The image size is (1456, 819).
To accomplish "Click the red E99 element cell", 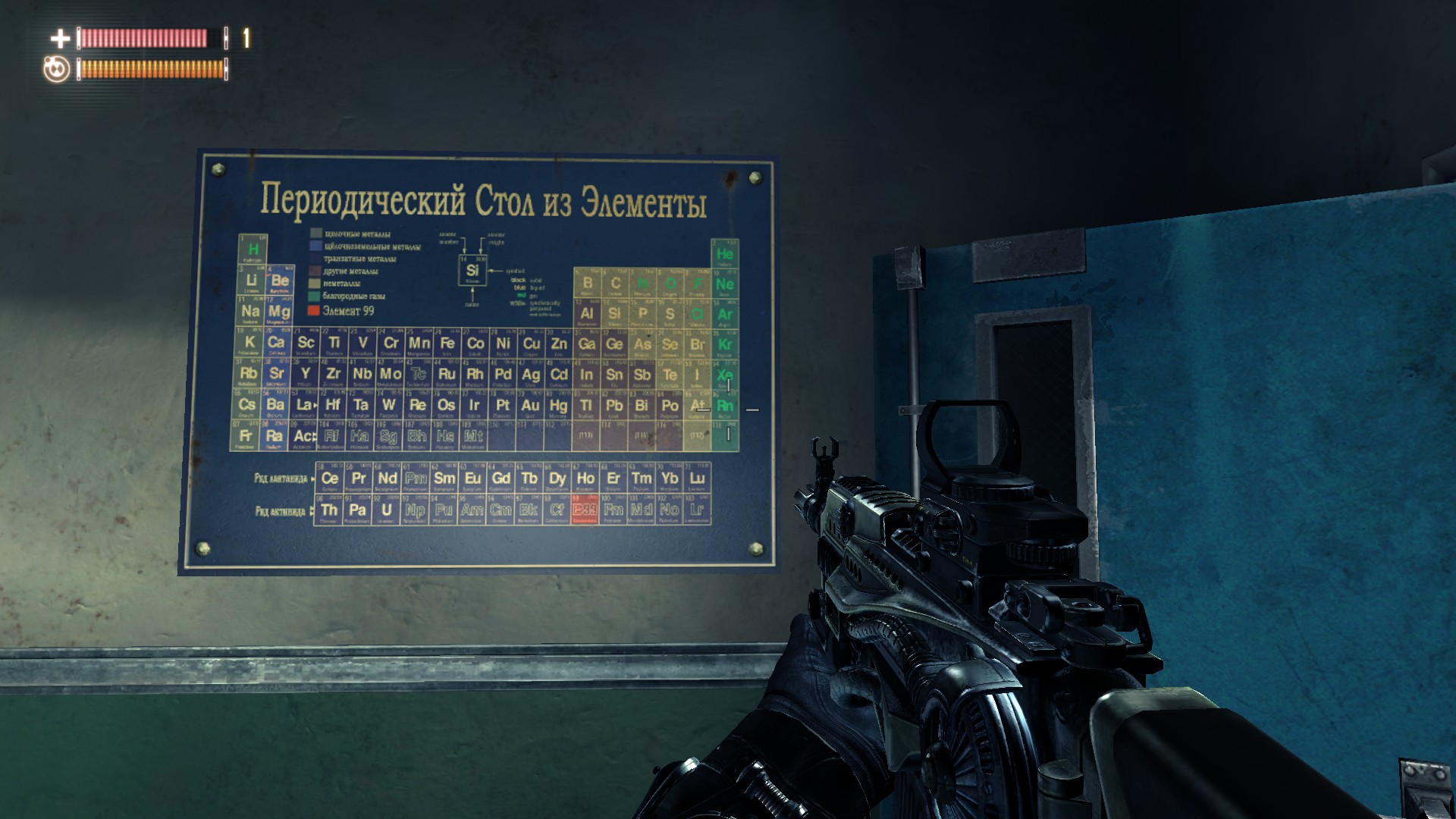I will (585, 510).
